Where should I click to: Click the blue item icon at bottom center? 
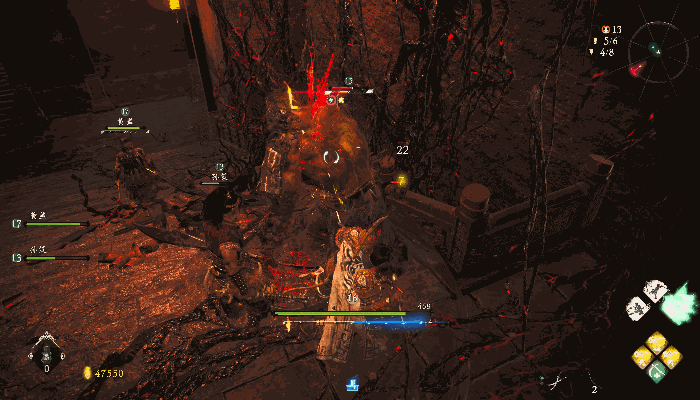tap(353, 383)
